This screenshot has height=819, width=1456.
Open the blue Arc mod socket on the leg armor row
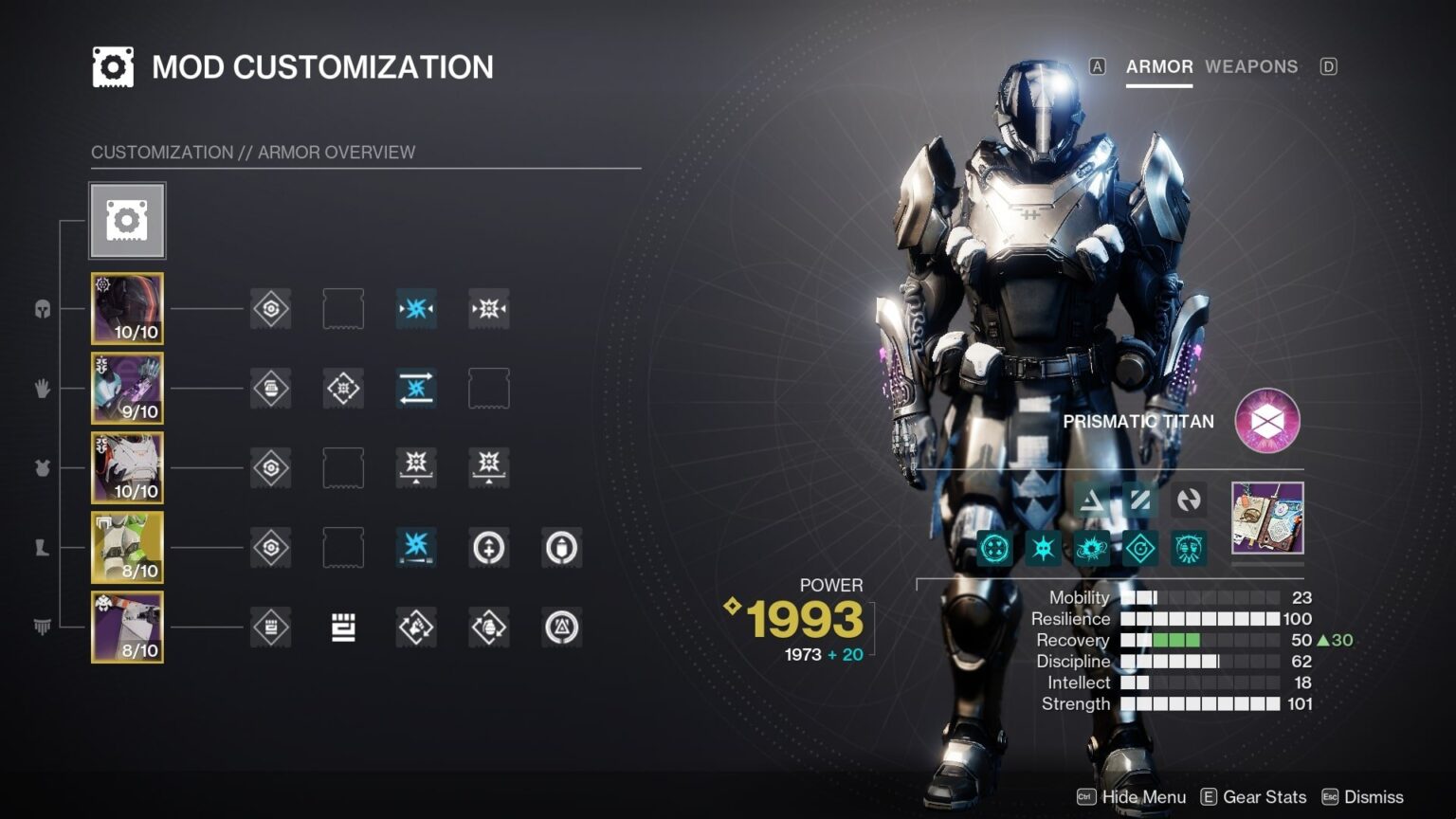pyautogui.click(x=415, y=548)
